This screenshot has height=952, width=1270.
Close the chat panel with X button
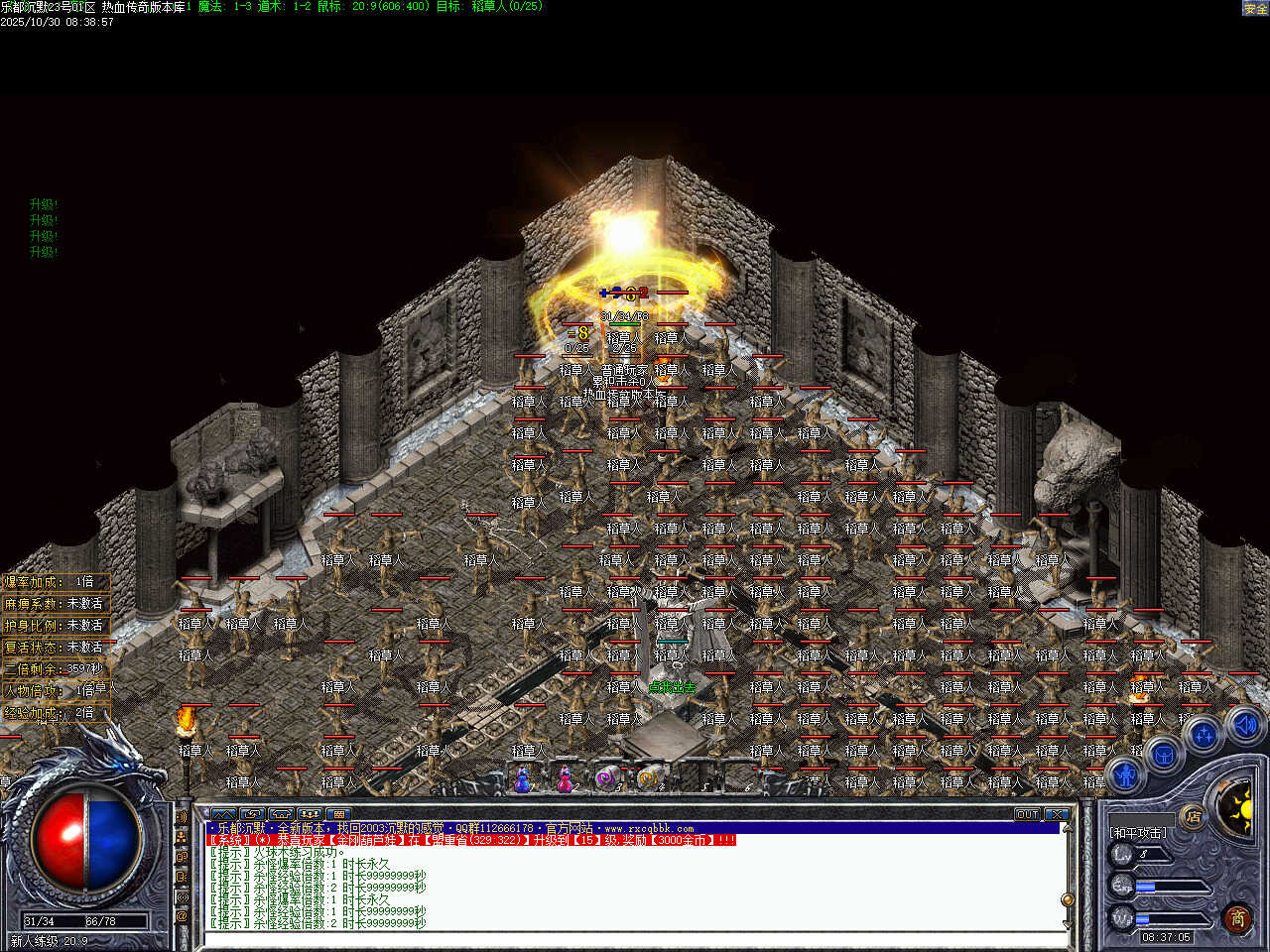1057,814
